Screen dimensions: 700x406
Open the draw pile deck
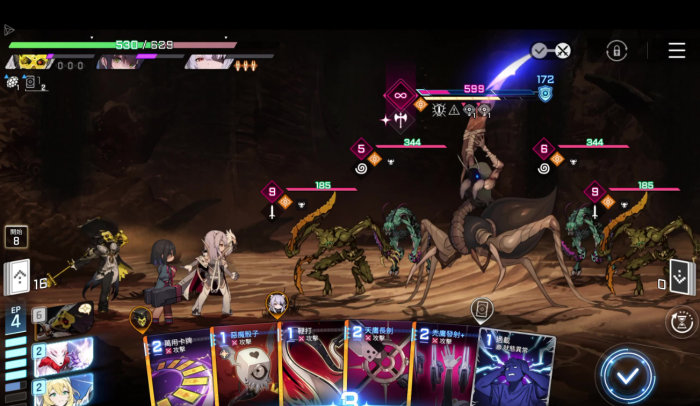pos(18,277)
